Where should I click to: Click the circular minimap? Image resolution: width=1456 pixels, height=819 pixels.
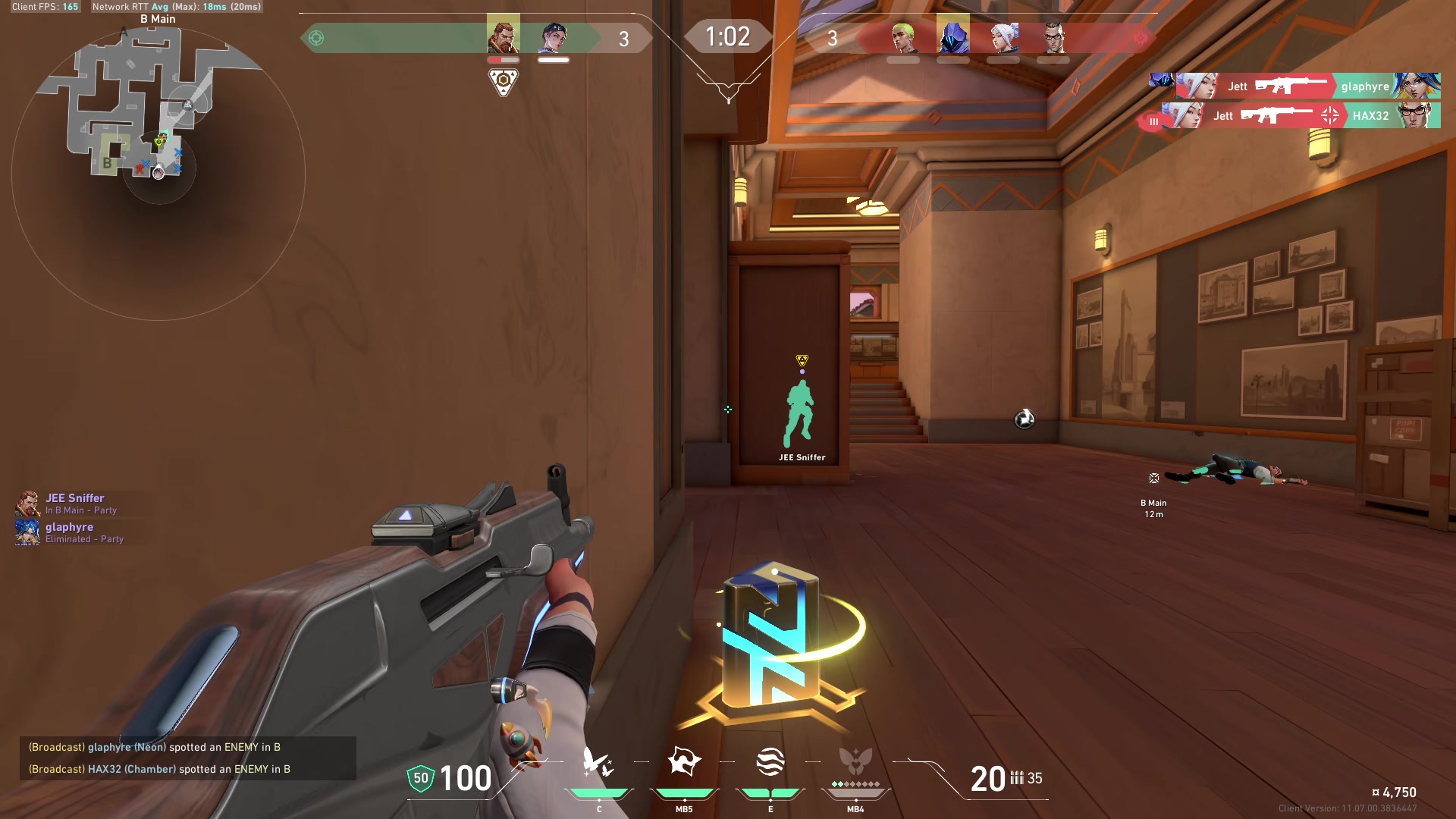click(158, 173)
